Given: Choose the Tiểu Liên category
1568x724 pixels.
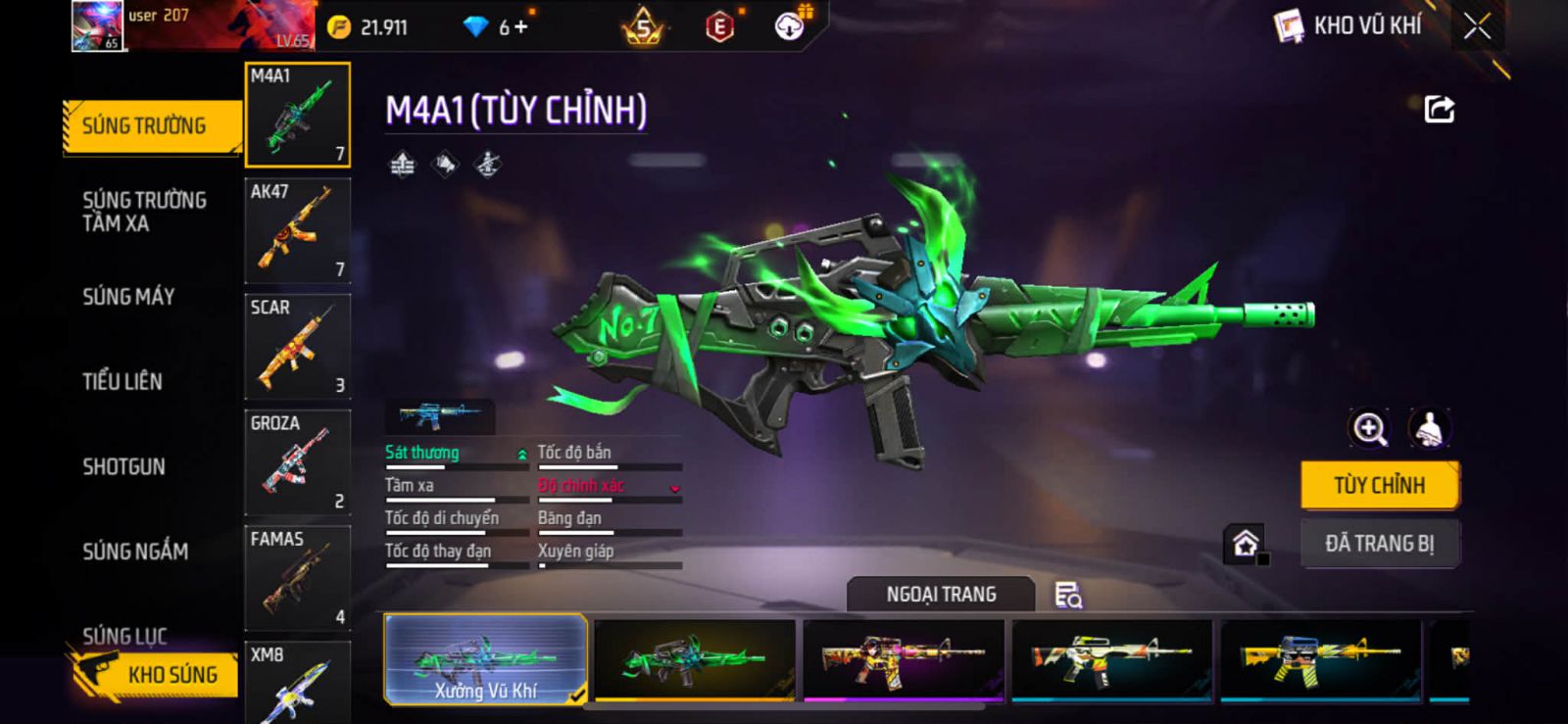Looking at the screenshot, I should coord(122,381).
